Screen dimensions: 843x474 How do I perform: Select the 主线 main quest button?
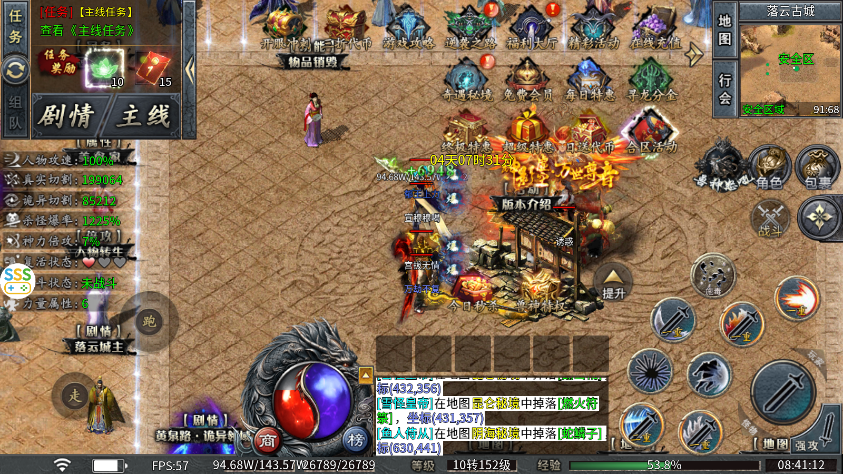click(144, 116)
